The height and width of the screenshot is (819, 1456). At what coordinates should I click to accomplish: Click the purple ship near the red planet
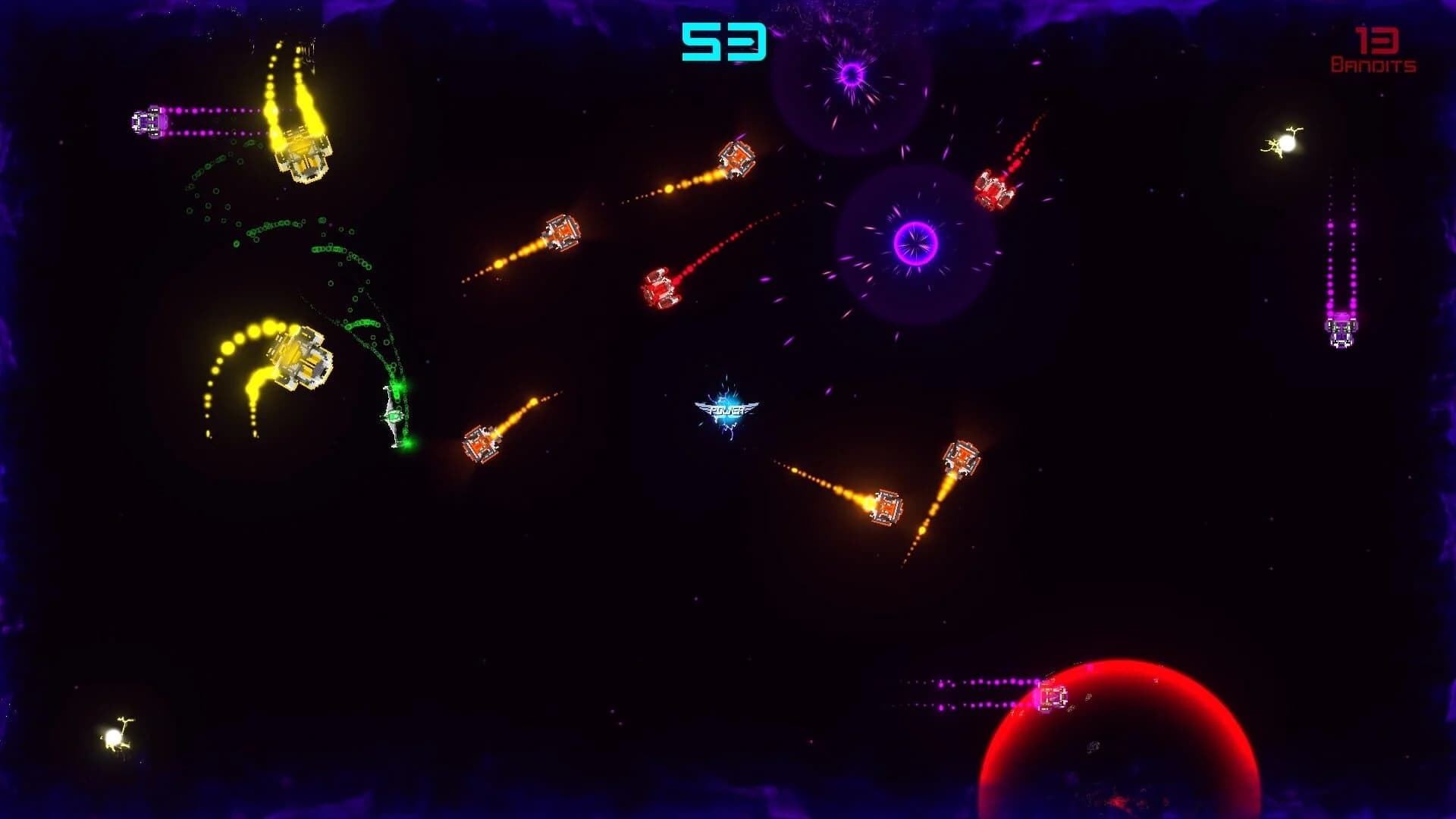1054,694
